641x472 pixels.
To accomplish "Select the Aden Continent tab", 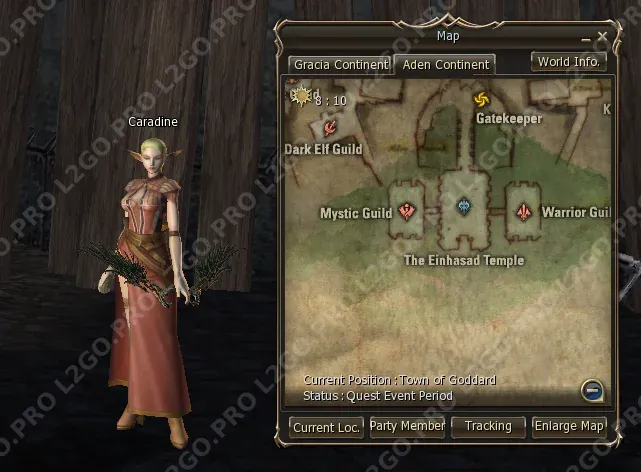I will pos(445,65).
